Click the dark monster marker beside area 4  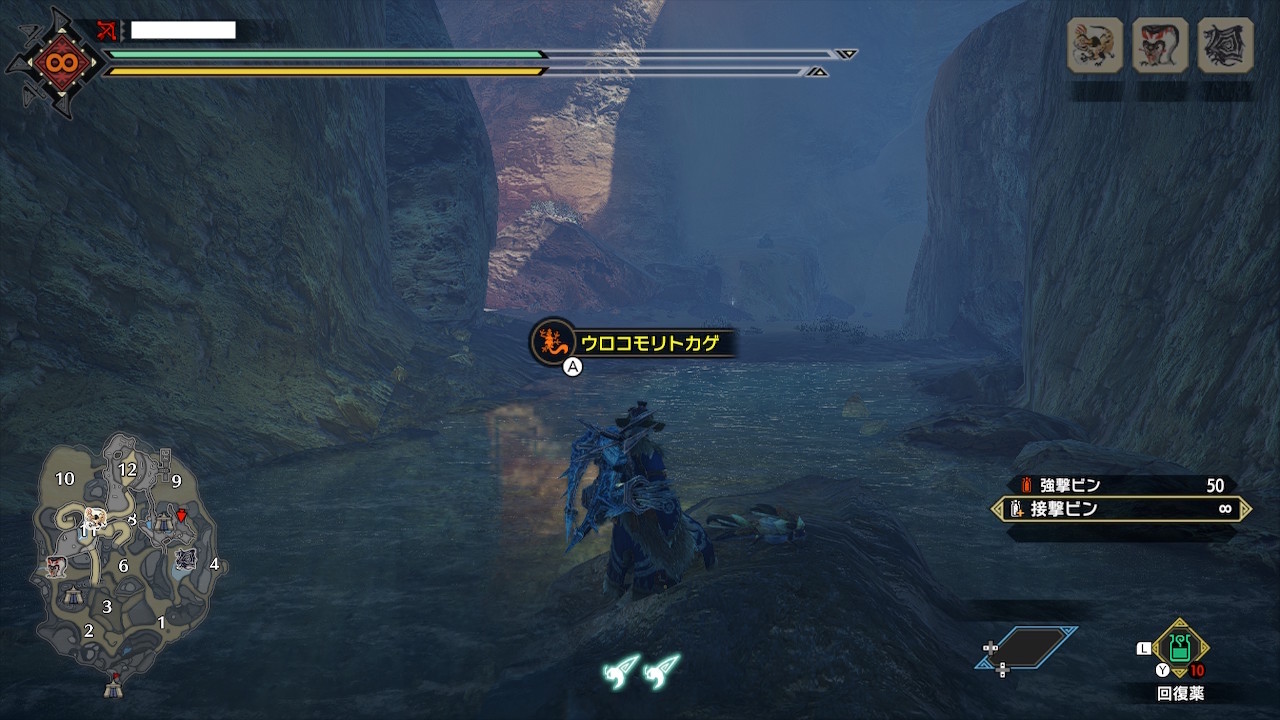(x=185, y=560)
